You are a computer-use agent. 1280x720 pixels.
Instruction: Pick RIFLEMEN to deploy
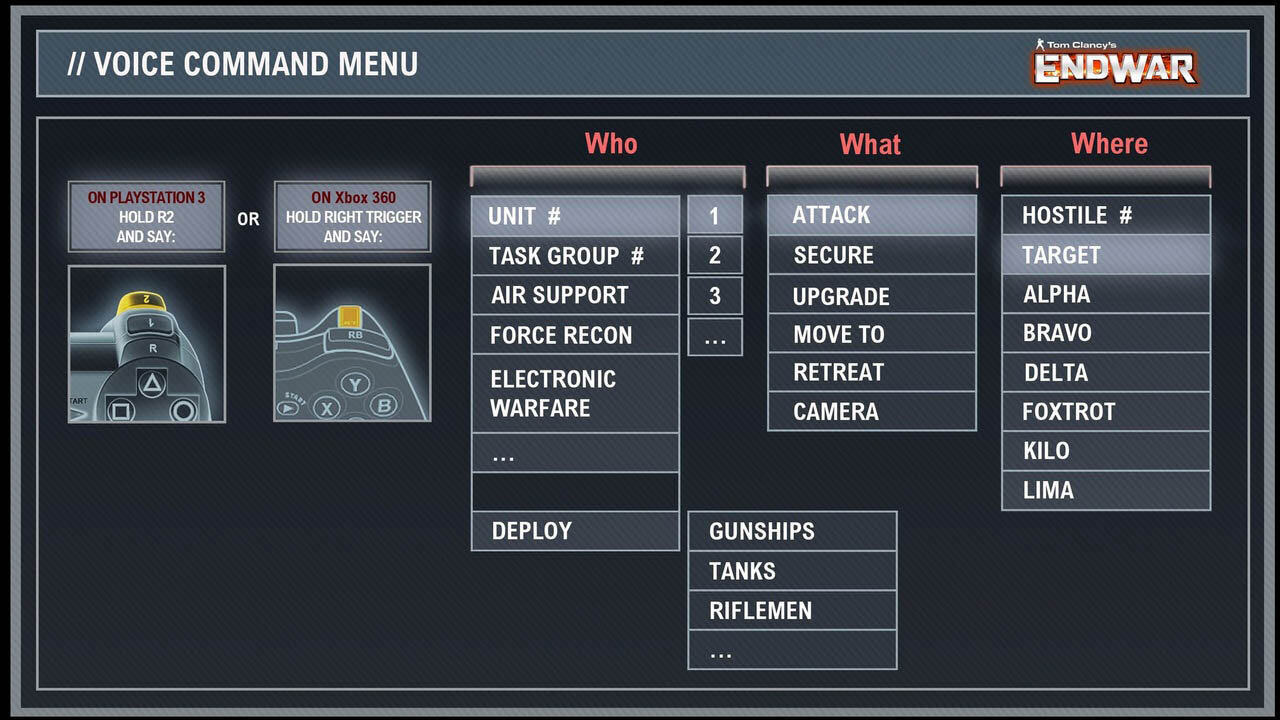tap(792, 610)
